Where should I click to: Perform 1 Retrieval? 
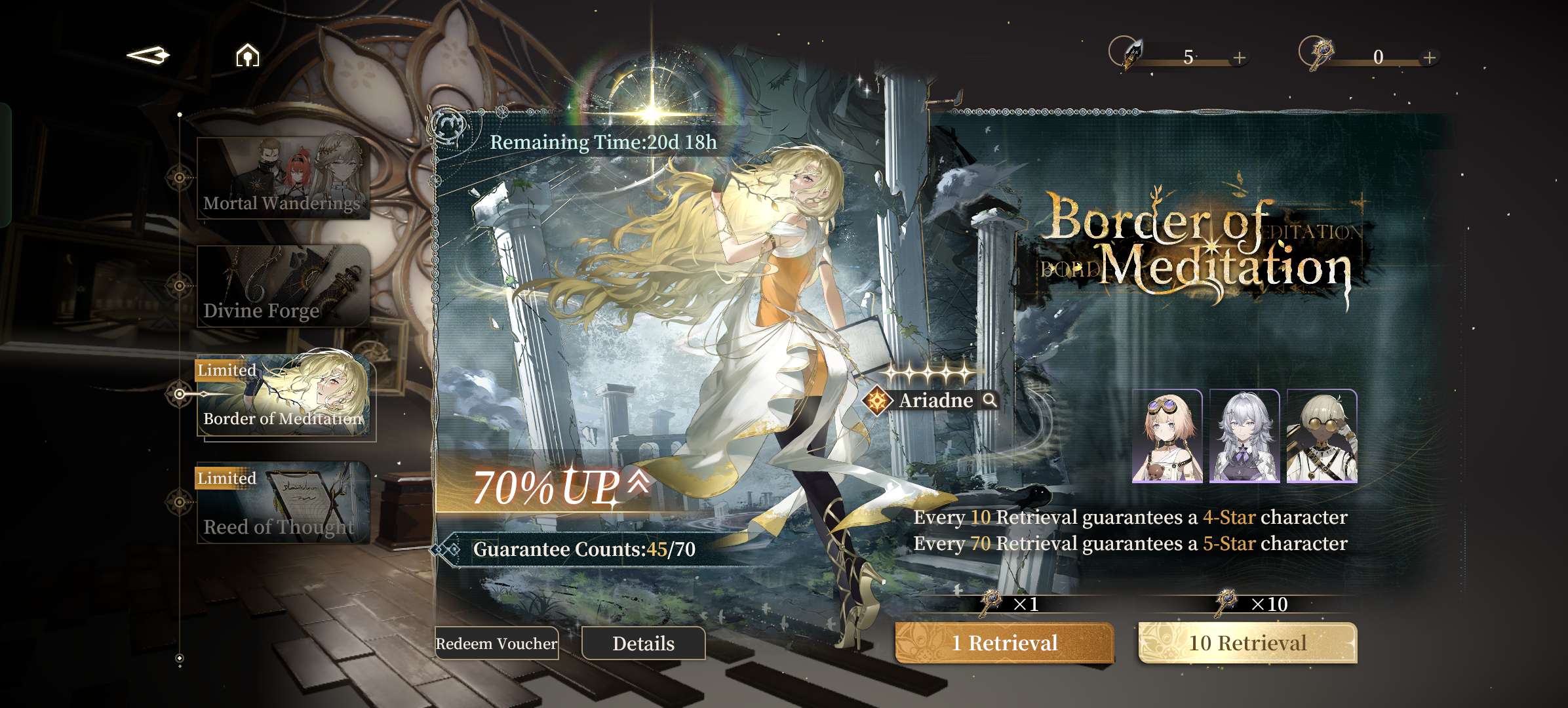click(1004, 642)
